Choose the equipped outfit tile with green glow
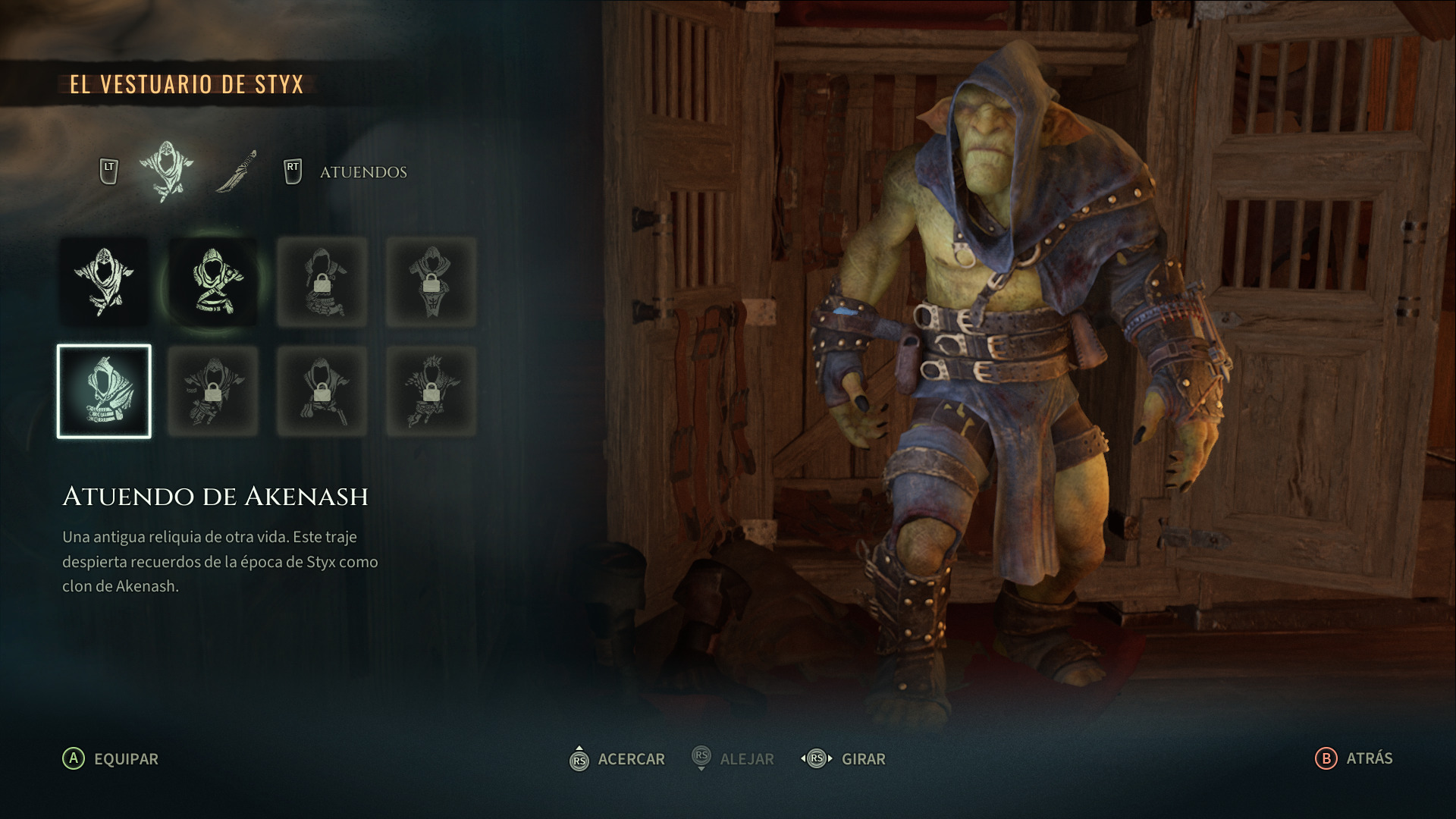 click(214, 282)
